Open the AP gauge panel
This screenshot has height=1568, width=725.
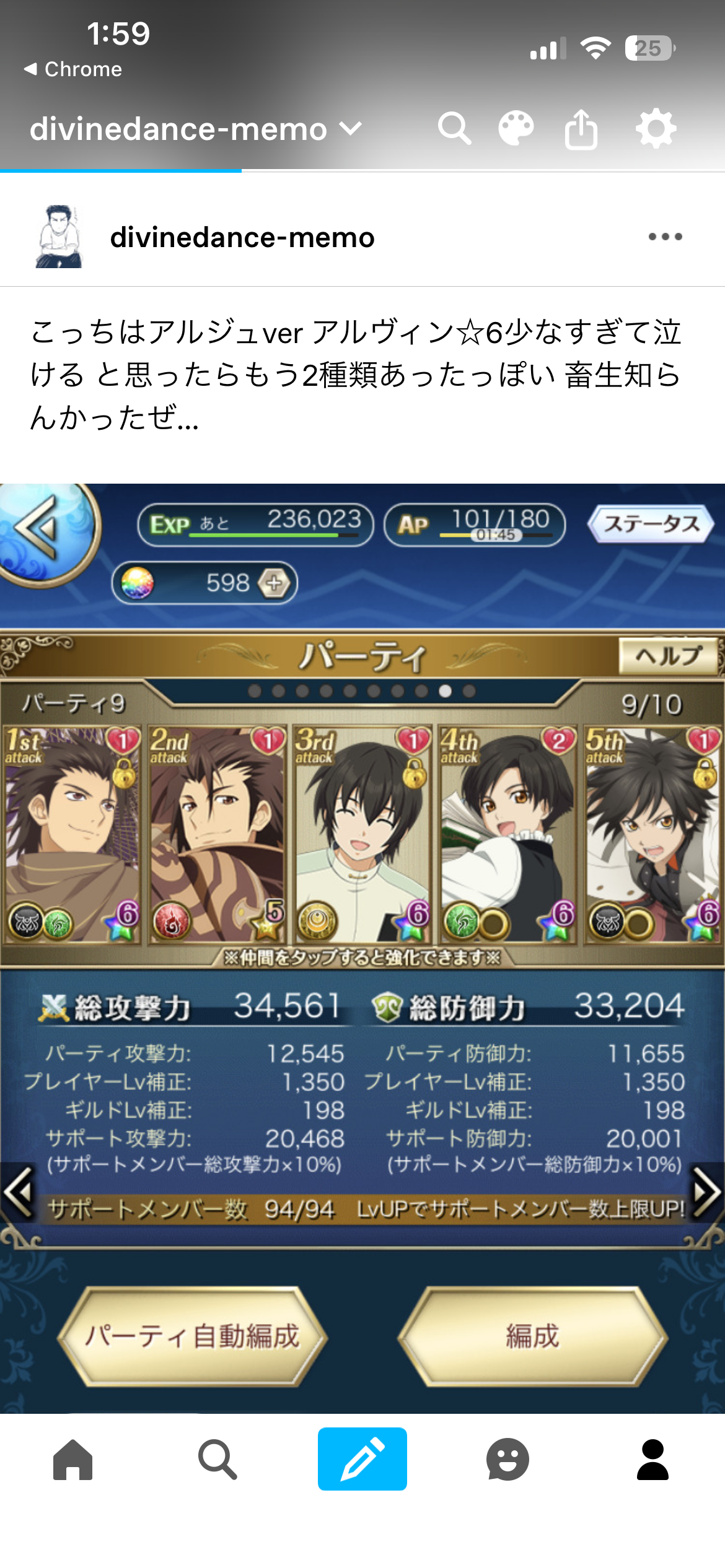[x=475, y=525]
